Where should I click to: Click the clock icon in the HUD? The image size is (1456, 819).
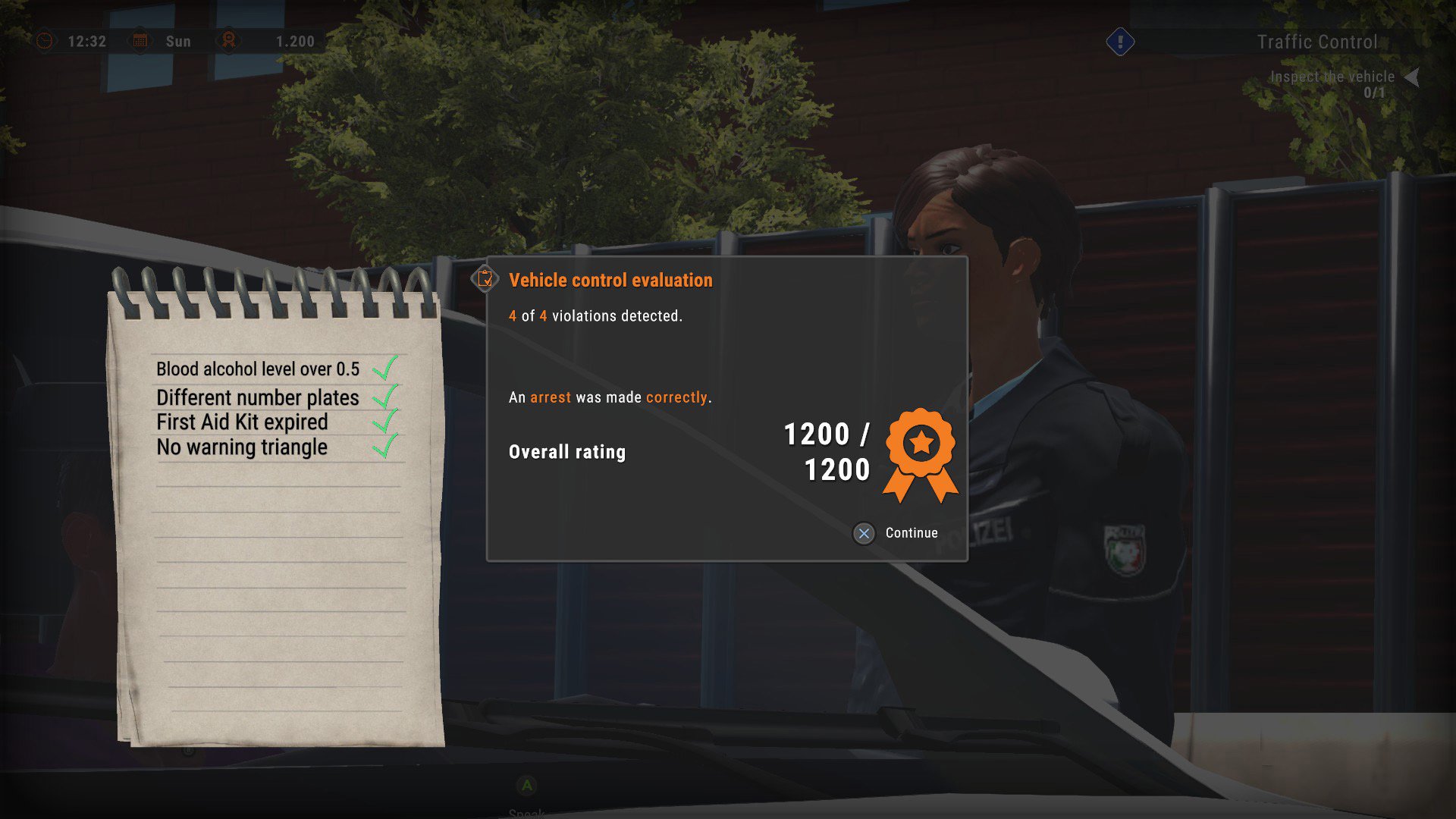(x=45, y=41)
